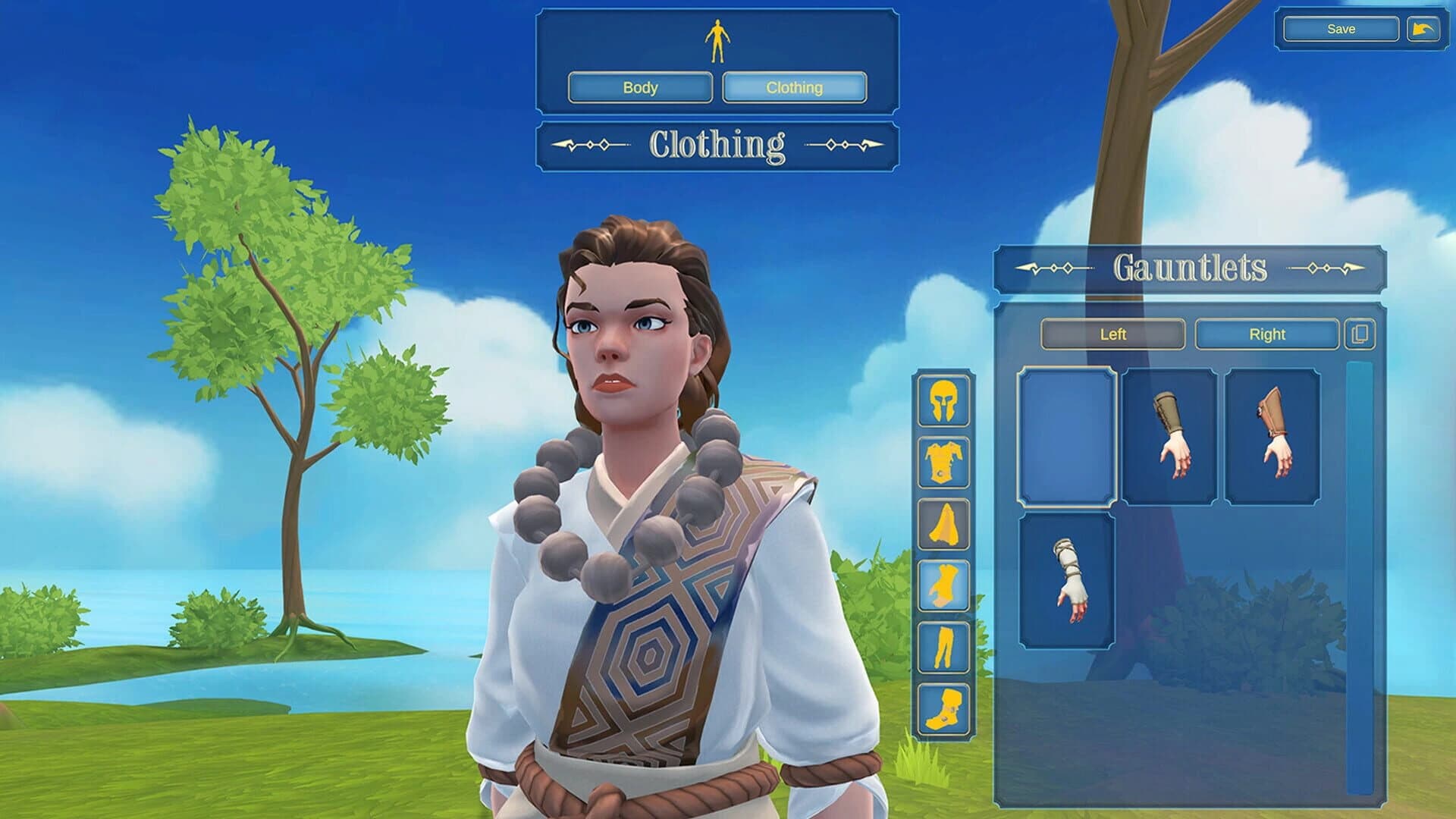This screenshot has height=819, width=1456.
Task: Show the boots clothing category
Action: coord(944,709)
